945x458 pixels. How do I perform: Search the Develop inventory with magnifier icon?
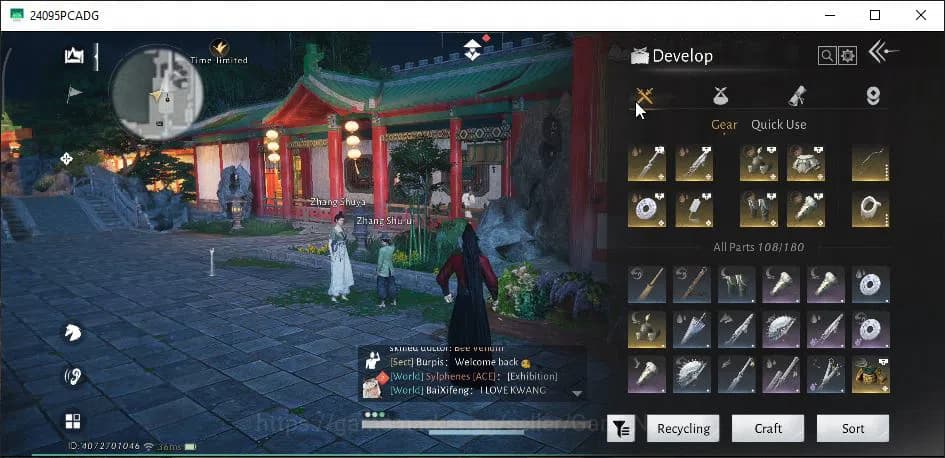[x=827, y=56]
